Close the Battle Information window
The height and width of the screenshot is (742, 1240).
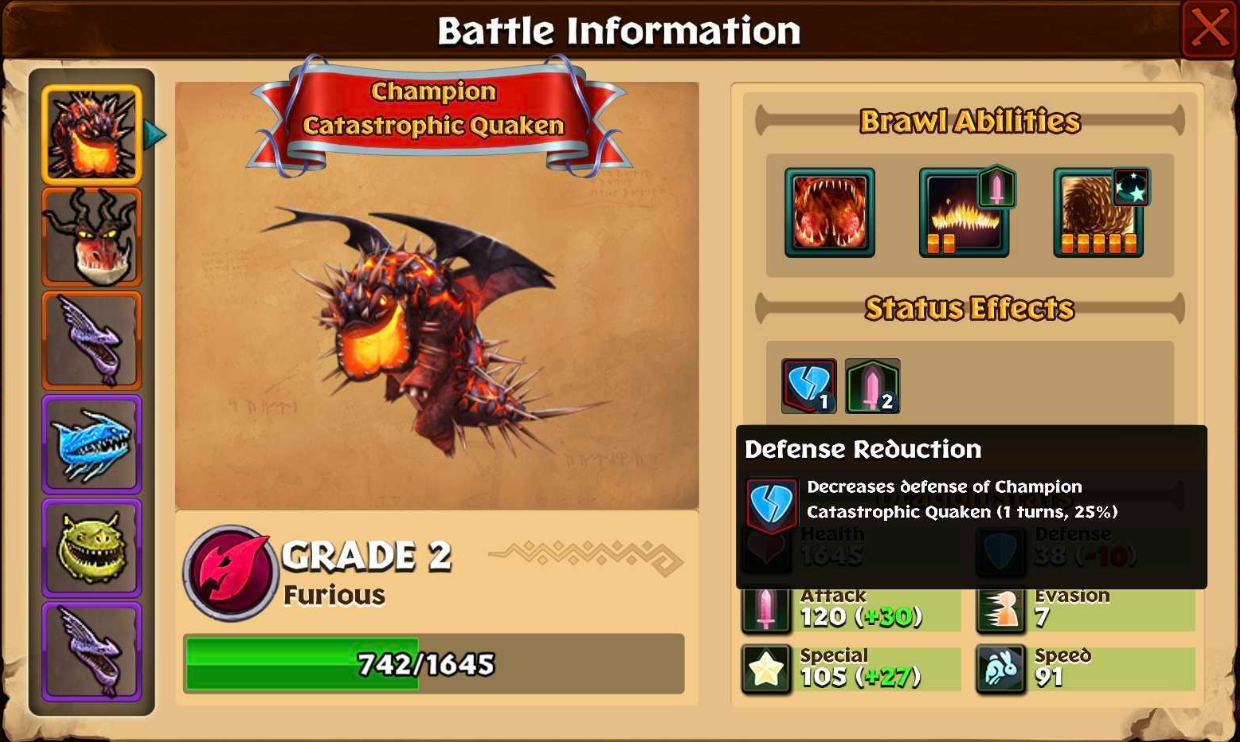point(1209,29)
